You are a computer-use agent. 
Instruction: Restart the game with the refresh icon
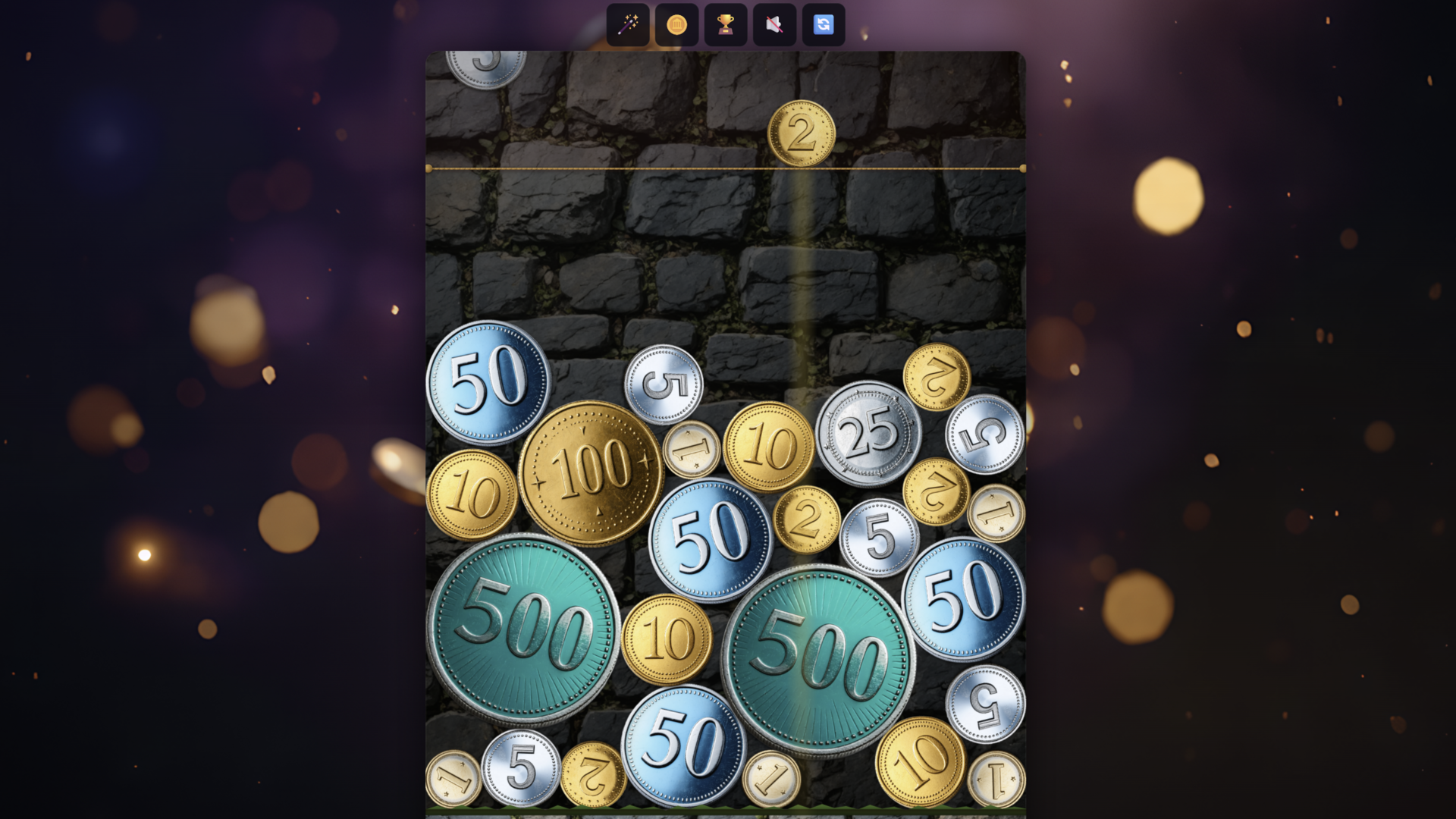pos(823,24)
